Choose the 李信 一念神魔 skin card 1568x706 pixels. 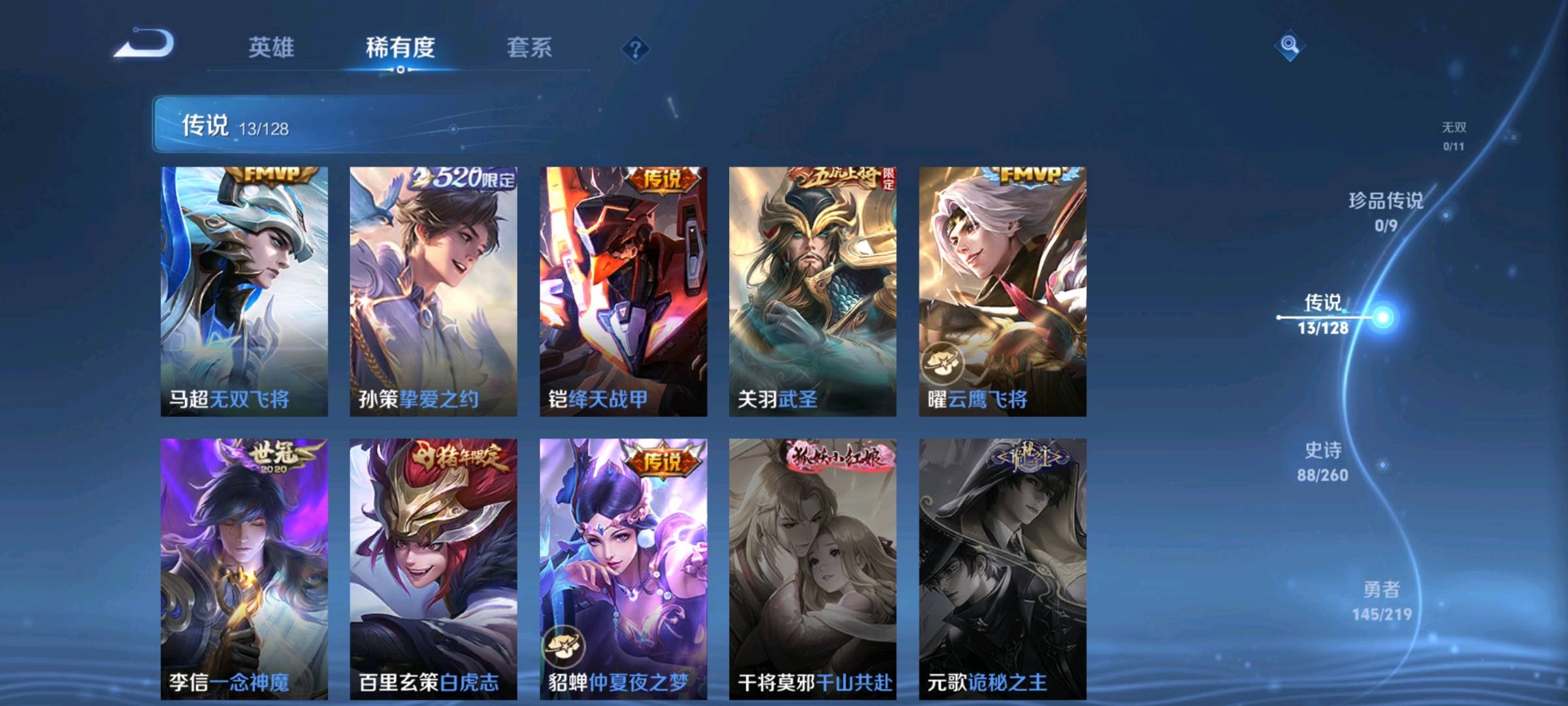coord(244,569)
